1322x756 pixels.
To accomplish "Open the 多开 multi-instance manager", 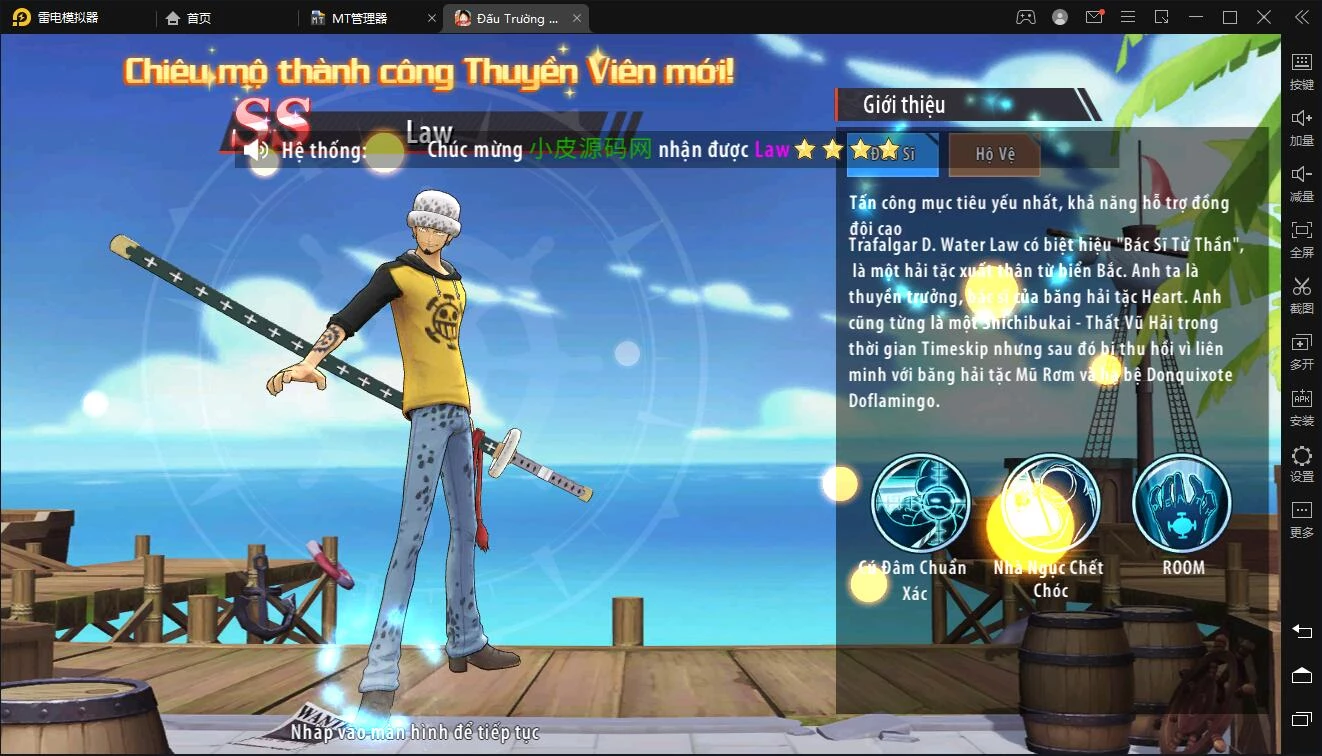I will 1301,350.
